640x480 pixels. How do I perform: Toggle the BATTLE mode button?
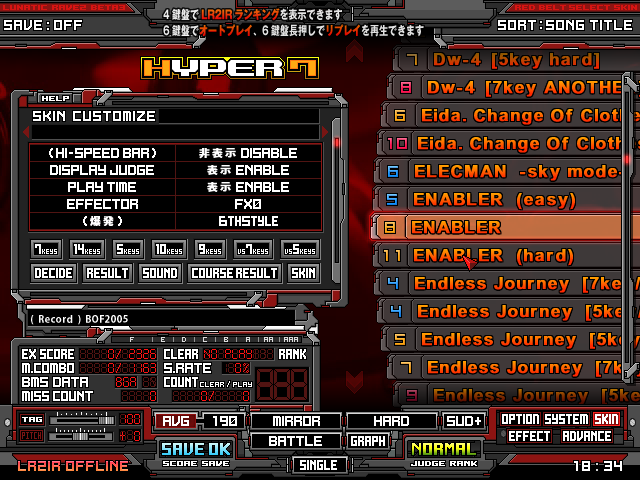click(293, 441)
